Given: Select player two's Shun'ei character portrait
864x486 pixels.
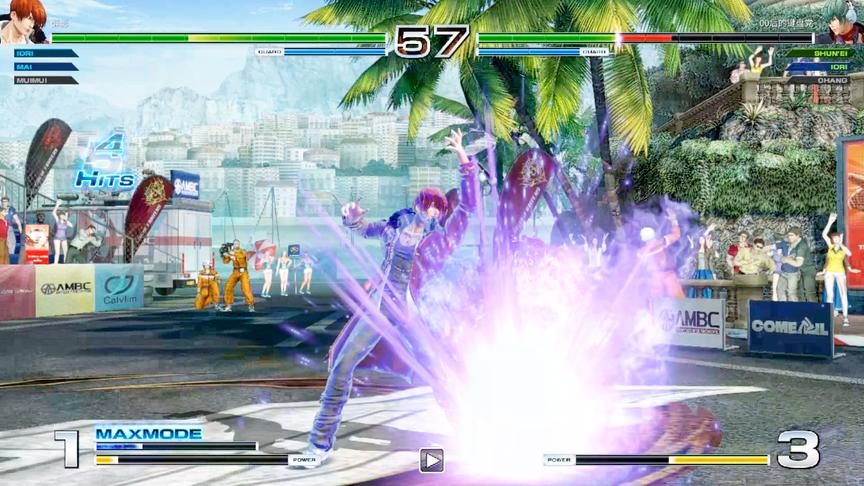Looking at the screenshot, I should pos(842,21).
